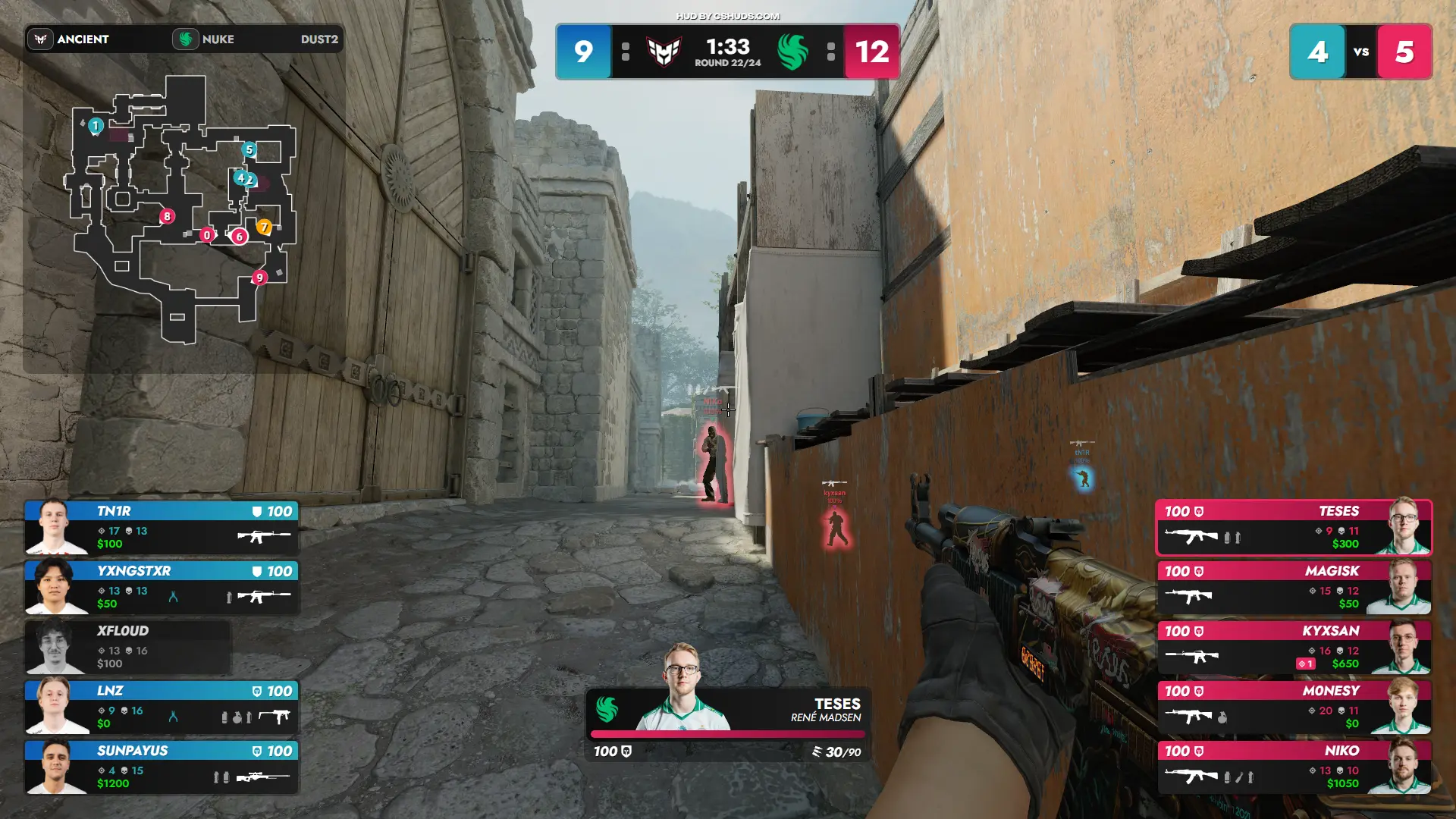This screenshot has width=1456, height=819.
Task: Select TN1R's player card
Action: [162, 527]
